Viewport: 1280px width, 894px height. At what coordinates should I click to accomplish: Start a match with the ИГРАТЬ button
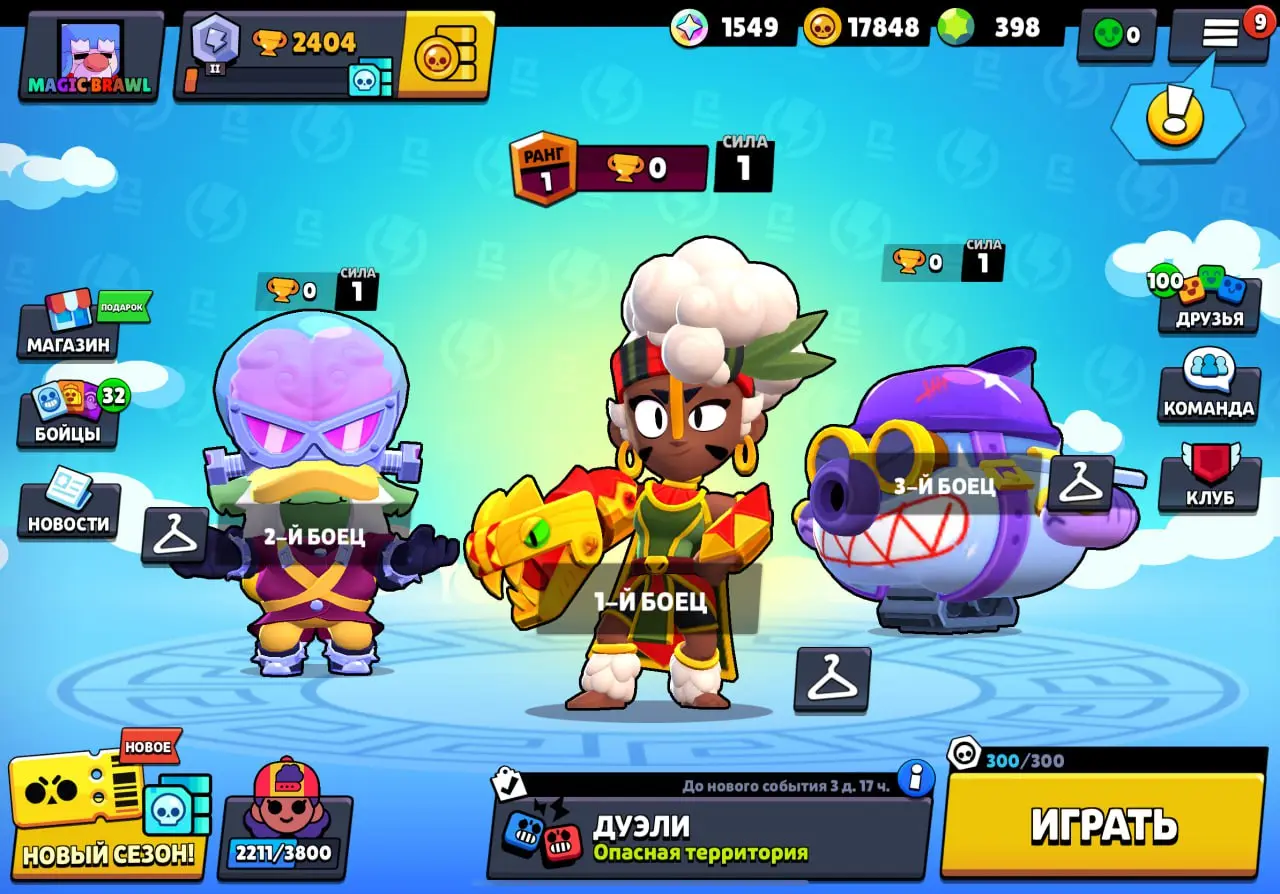click(1103, 825)
